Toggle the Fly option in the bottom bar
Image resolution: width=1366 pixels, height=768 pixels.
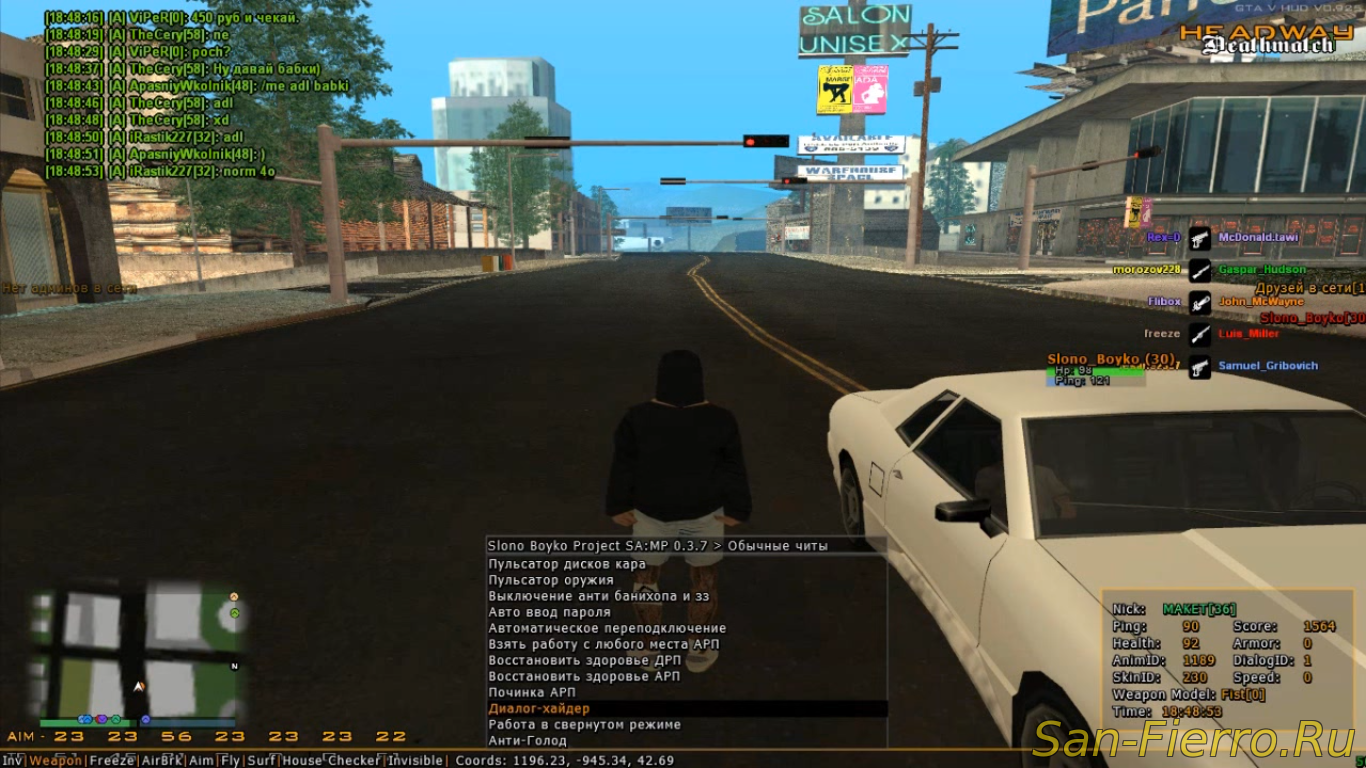[230, 761]
